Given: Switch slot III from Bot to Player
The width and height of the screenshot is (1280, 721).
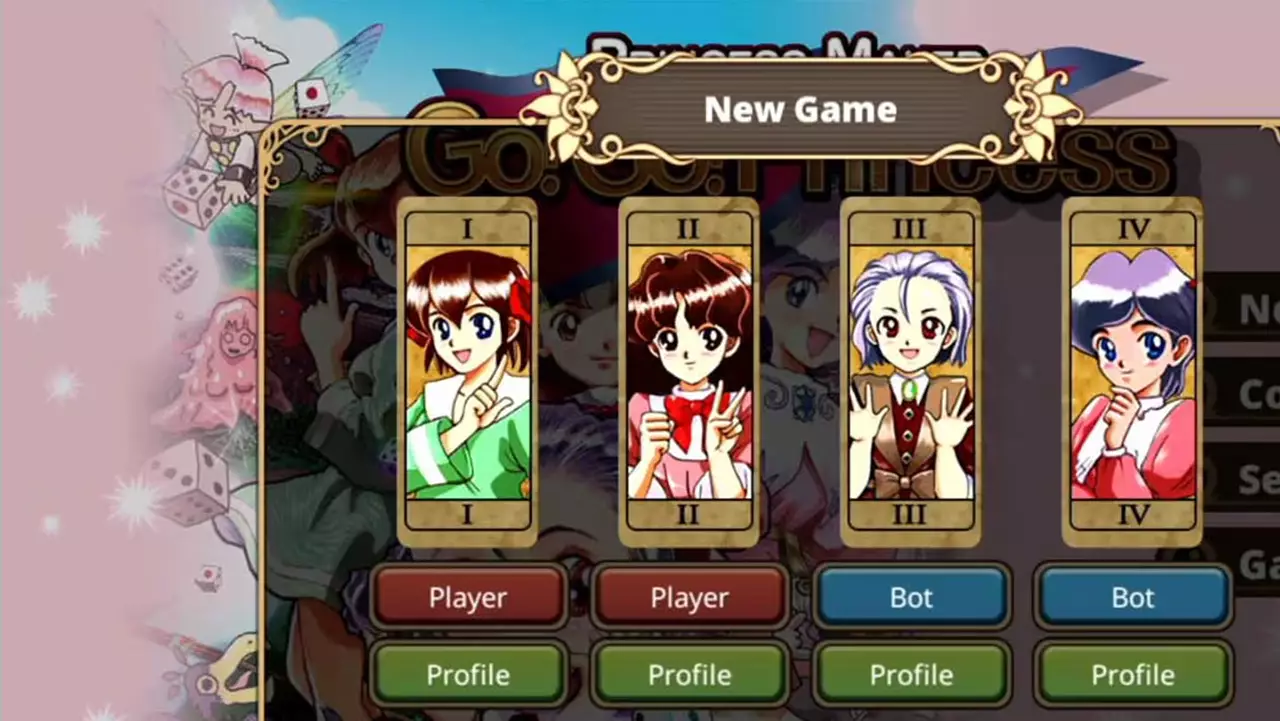Looking at the screenshot, I should click(910, 597).
